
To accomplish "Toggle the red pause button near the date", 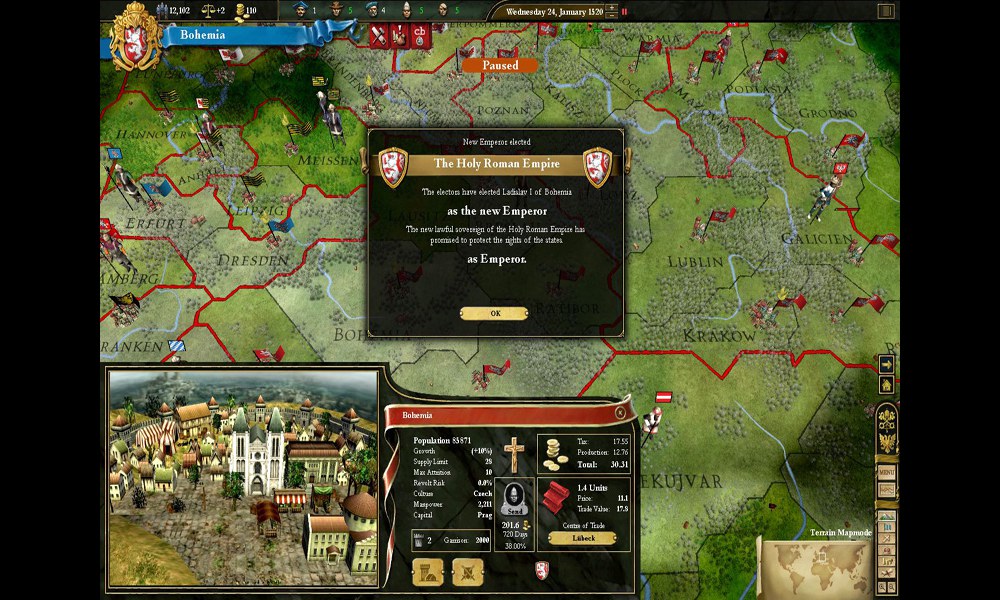I will click(625, 12).
